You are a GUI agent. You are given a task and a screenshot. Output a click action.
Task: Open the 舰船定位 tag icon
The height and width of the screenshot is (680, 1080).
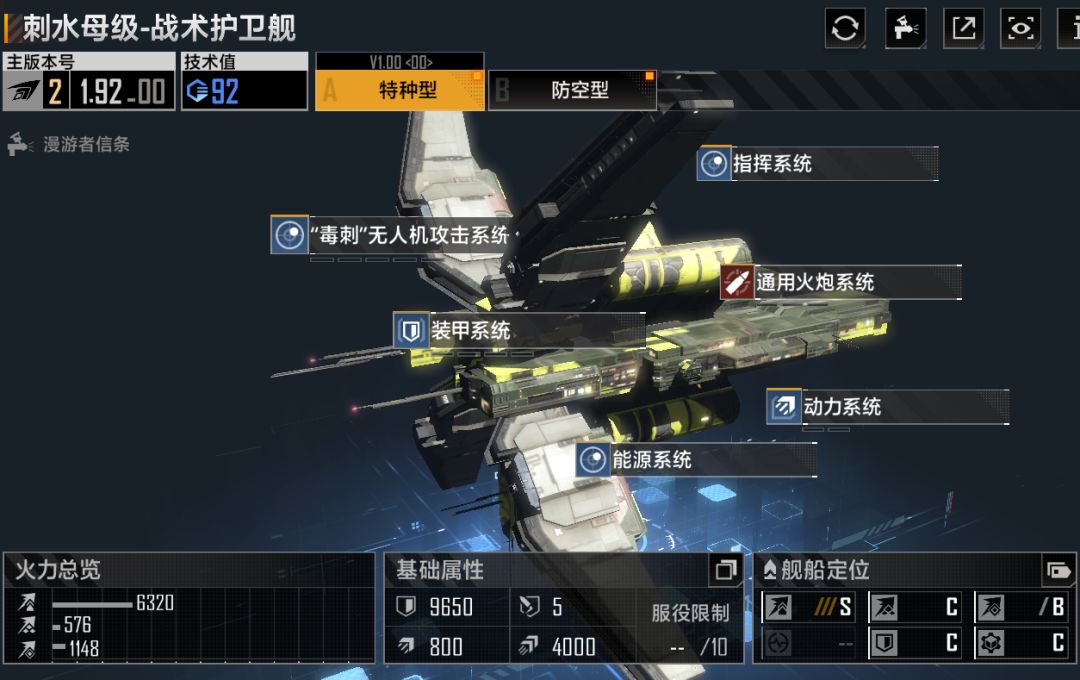click(x=1057, y=570)
